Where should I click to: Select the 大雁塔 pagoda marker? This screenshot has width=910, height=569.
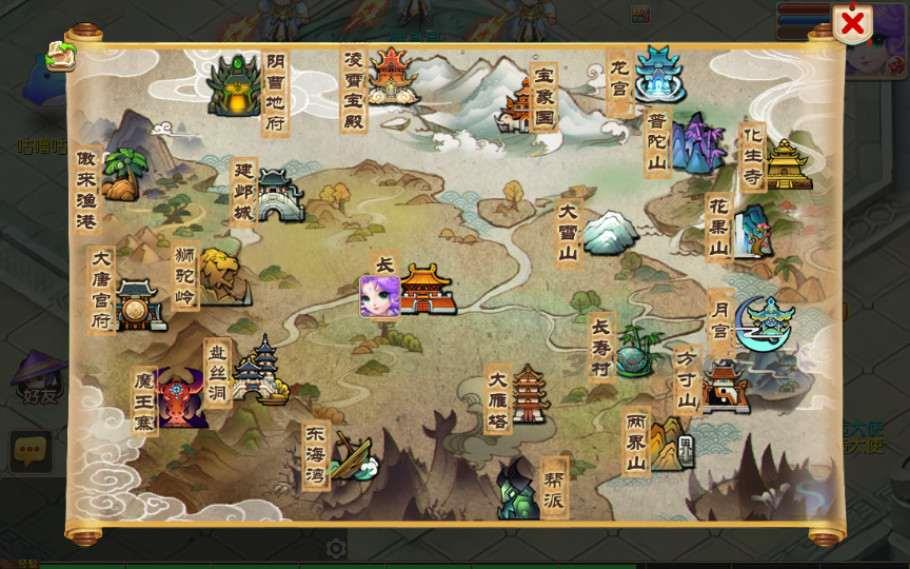tap(529, 393)
